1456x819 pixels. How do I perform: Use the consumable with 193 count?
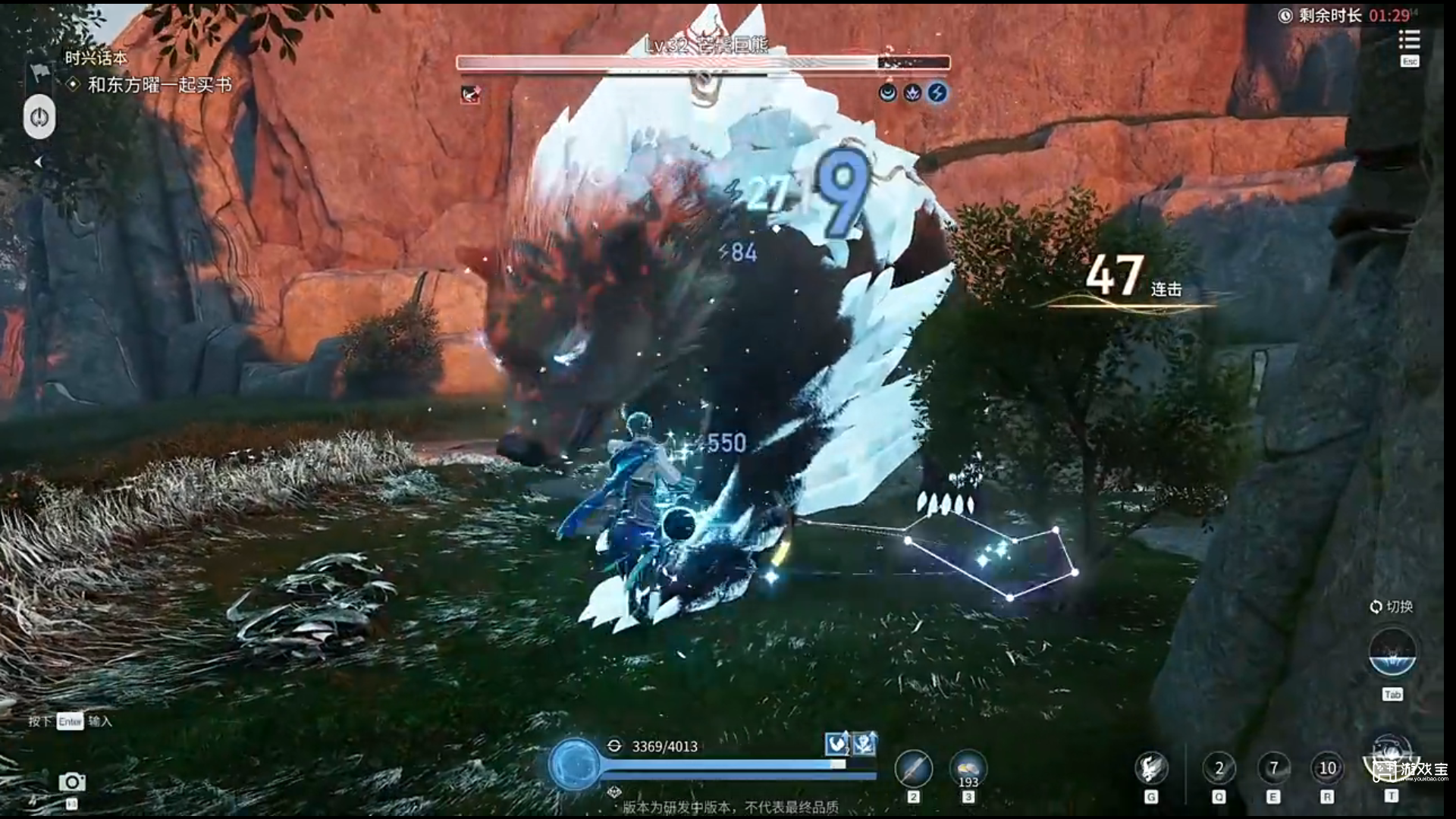[x=968, y=769]
